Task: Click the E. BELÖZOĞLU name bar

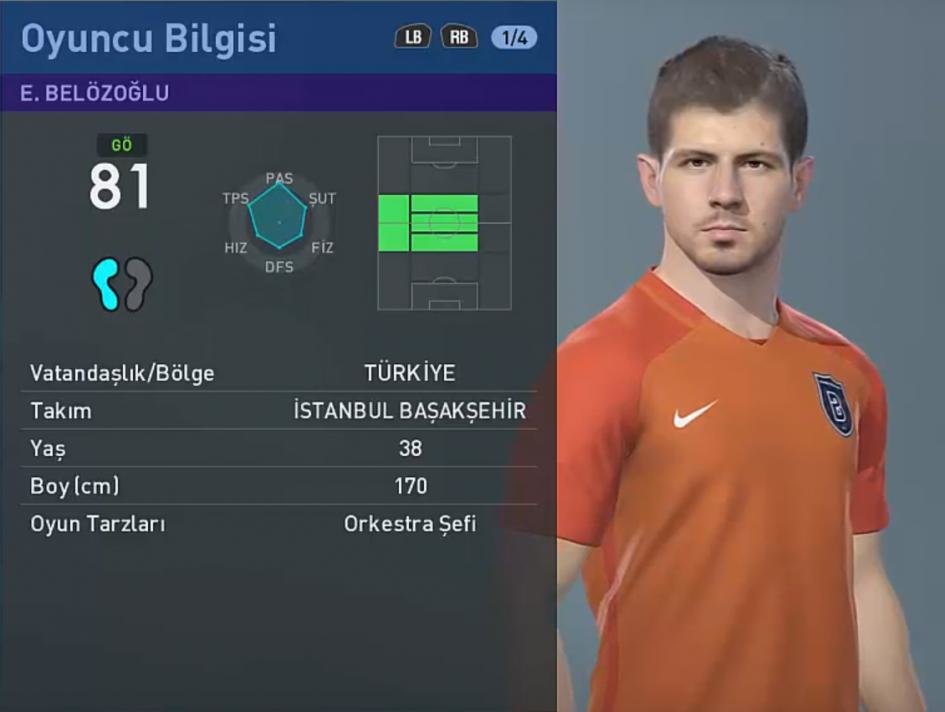Action: click(278, 94)
